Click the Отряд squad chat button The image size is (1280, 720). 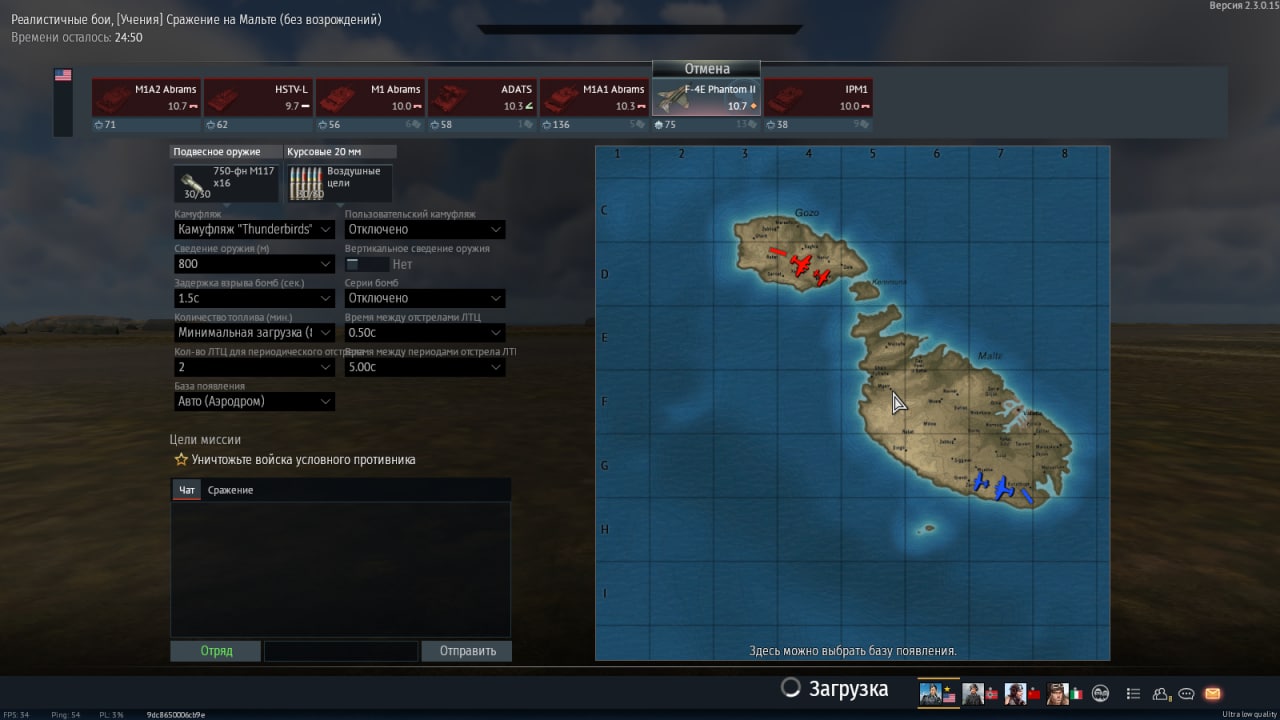coord(216,651)
